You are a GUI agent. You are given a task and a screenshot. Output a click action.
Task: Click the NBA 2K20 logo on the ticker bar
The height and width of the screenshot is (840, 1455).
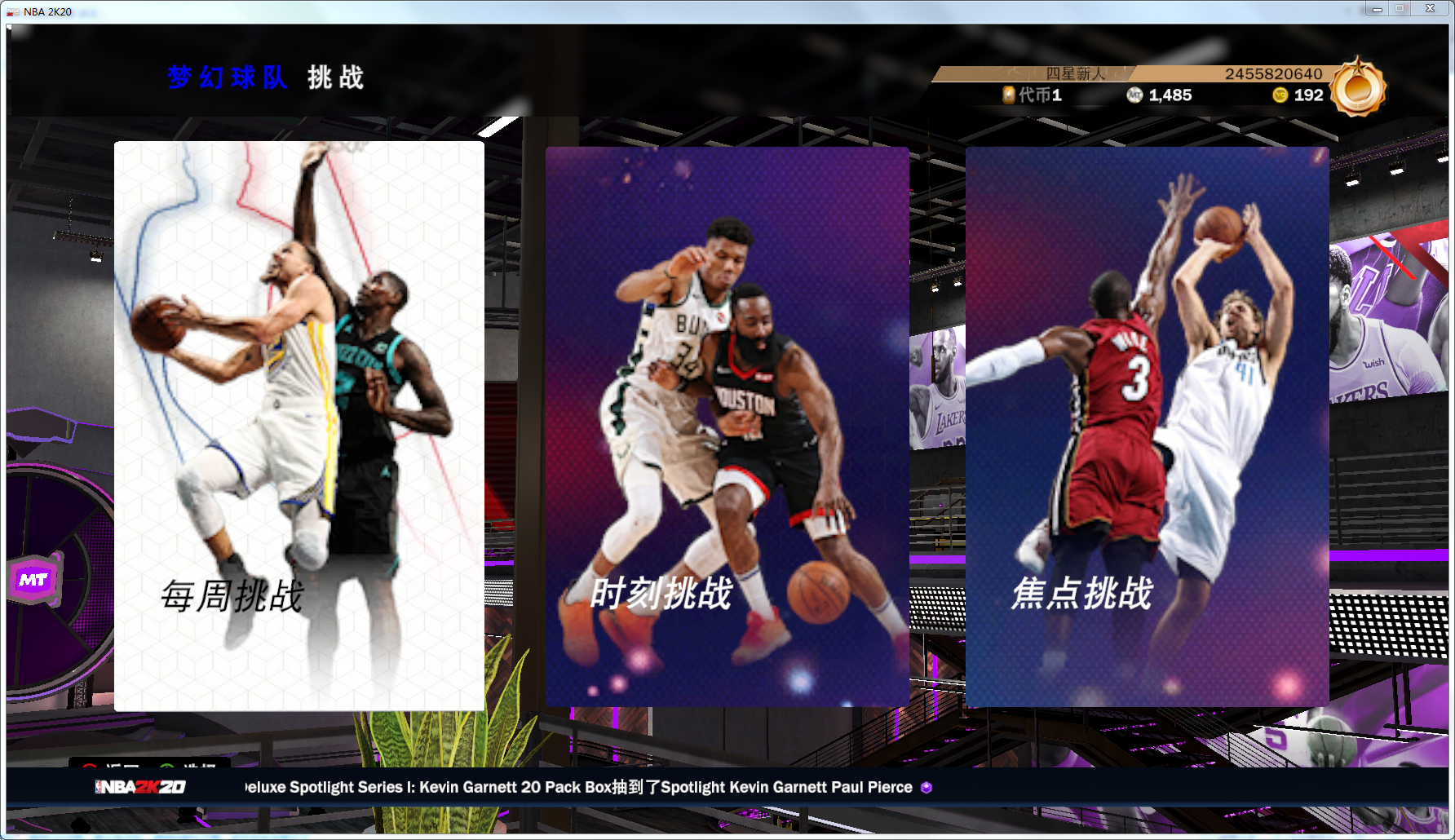click(x=140, y=788)
